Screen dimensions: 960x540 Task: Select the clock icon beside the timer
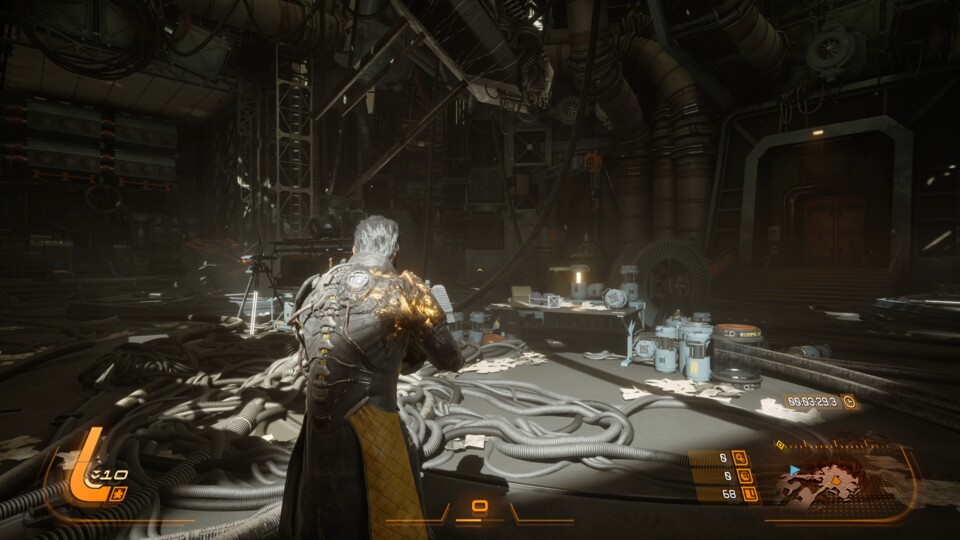click(849, 402)
